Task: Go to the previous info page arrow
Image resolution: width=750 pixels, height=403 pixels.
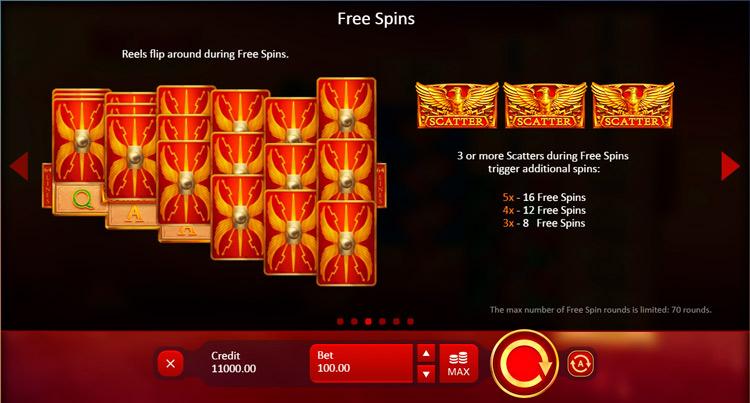Action: click(x=18, y=166)
